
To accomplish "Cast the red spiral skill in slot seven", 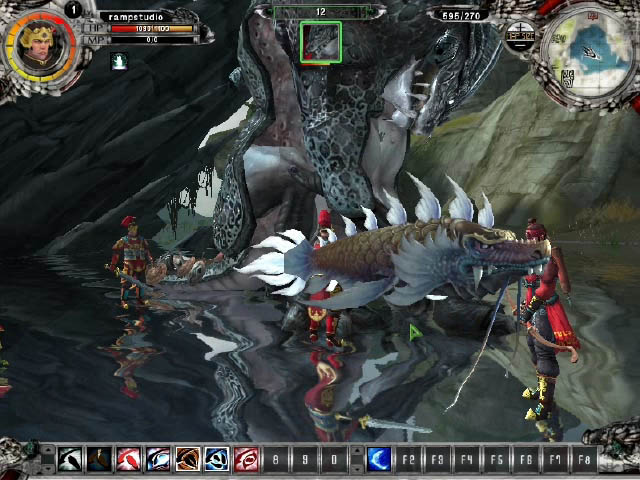I will 246,460.
